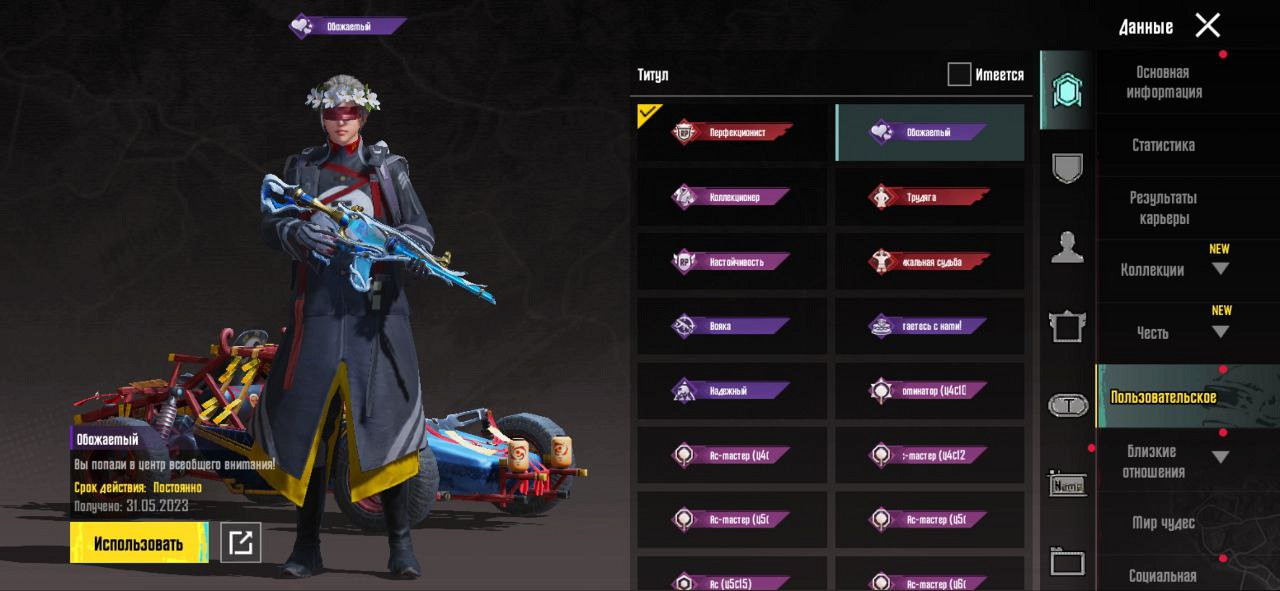Pick the Трудяга title
The image size is (1280, 591).
pyautogui.click(x=930, y=197)
